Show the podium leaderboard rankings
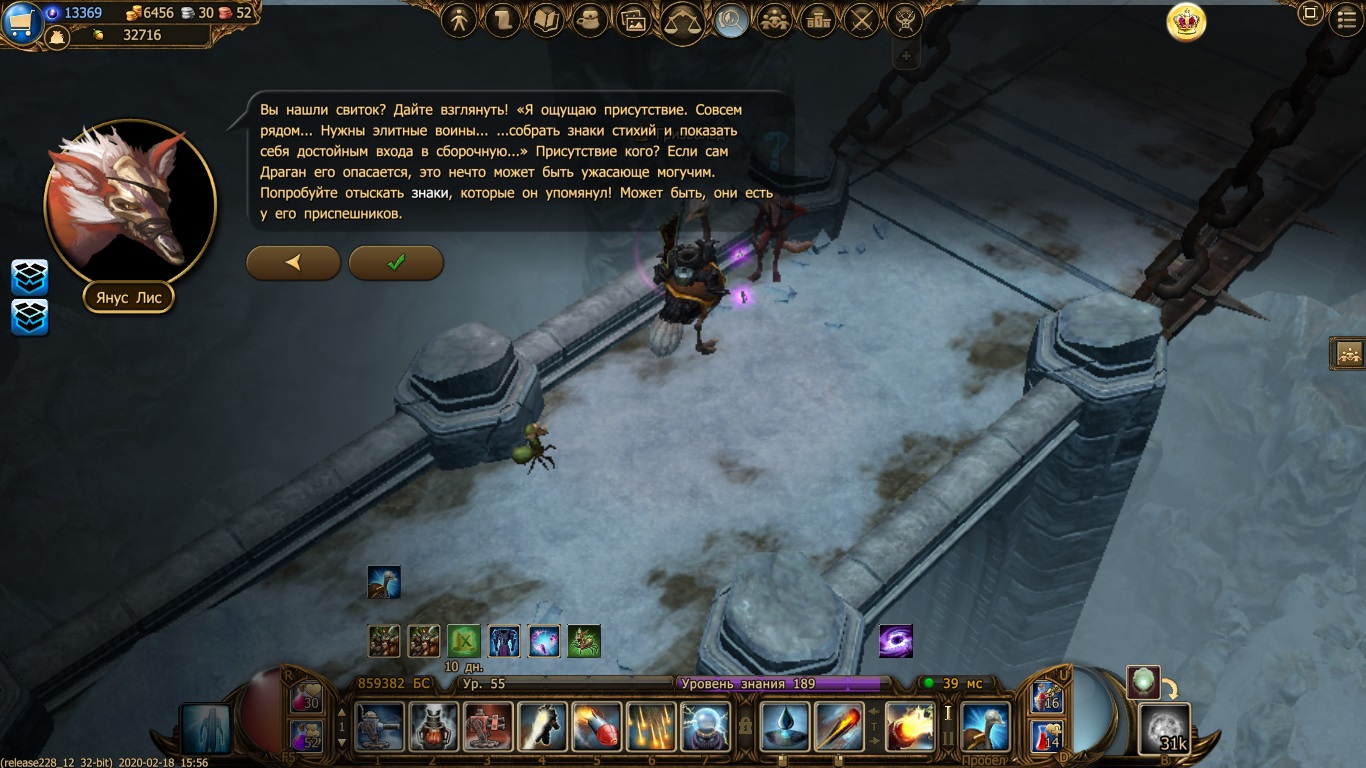The height and width of the screenshot is (768, 1366). (x=818, y=20)
